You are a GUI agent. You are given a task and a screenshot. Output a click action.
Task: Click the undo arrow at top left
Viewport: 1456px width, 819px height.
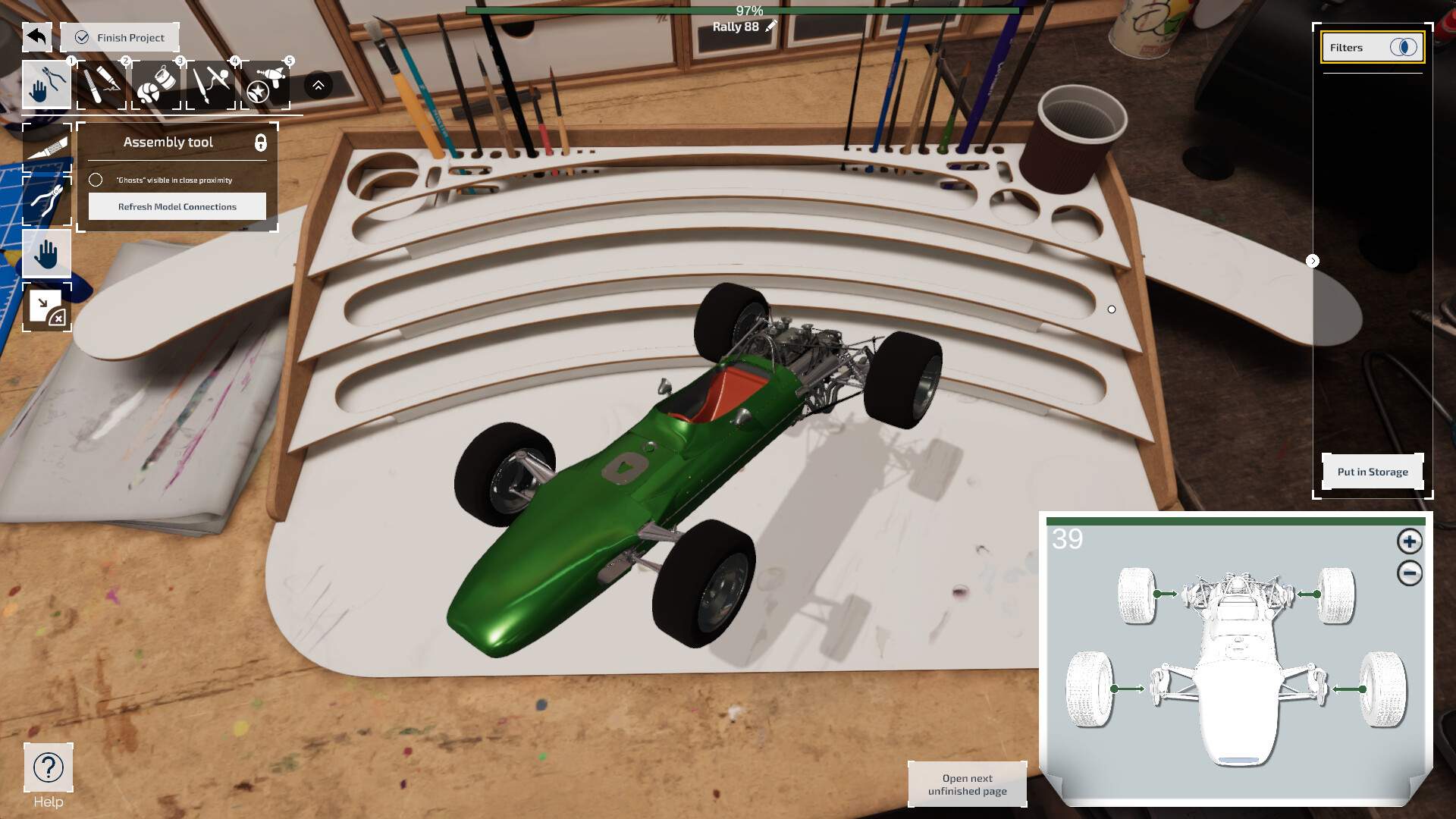(36, 36)
